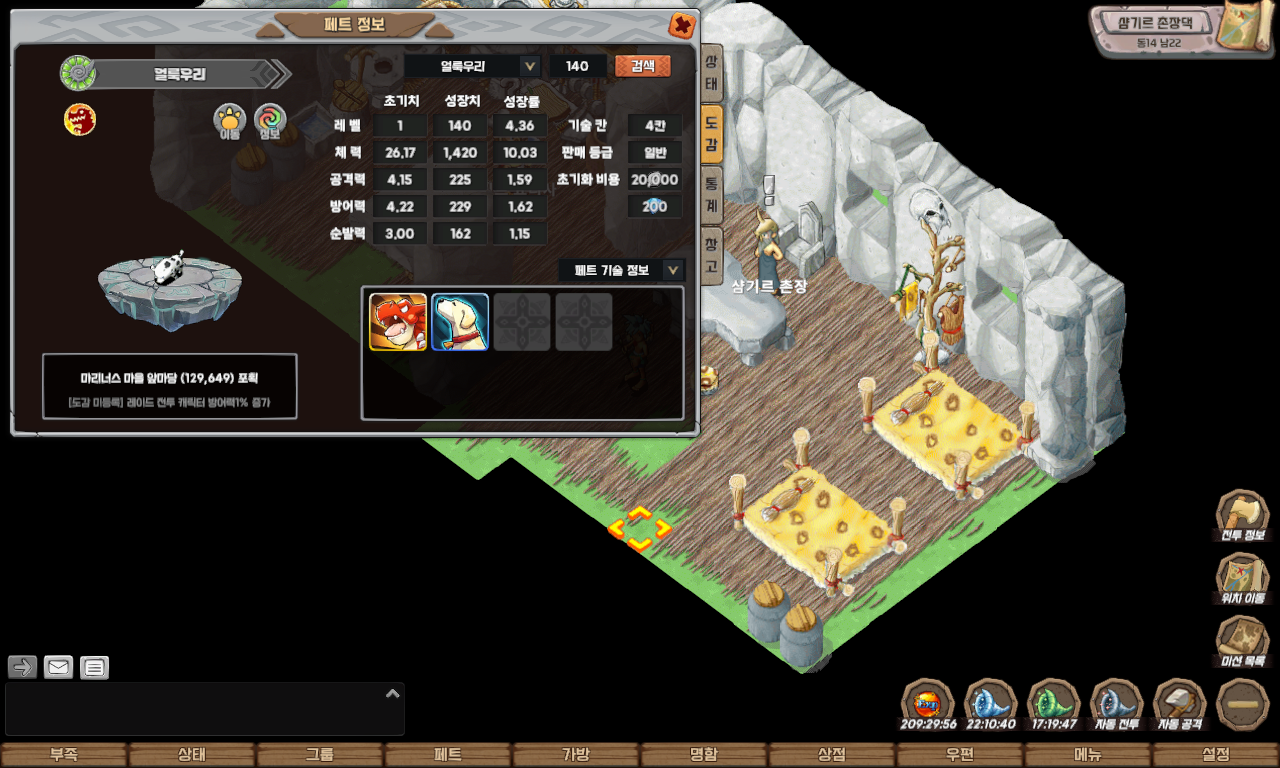Click the swirl 정보 button

click(x=270, y=120)
